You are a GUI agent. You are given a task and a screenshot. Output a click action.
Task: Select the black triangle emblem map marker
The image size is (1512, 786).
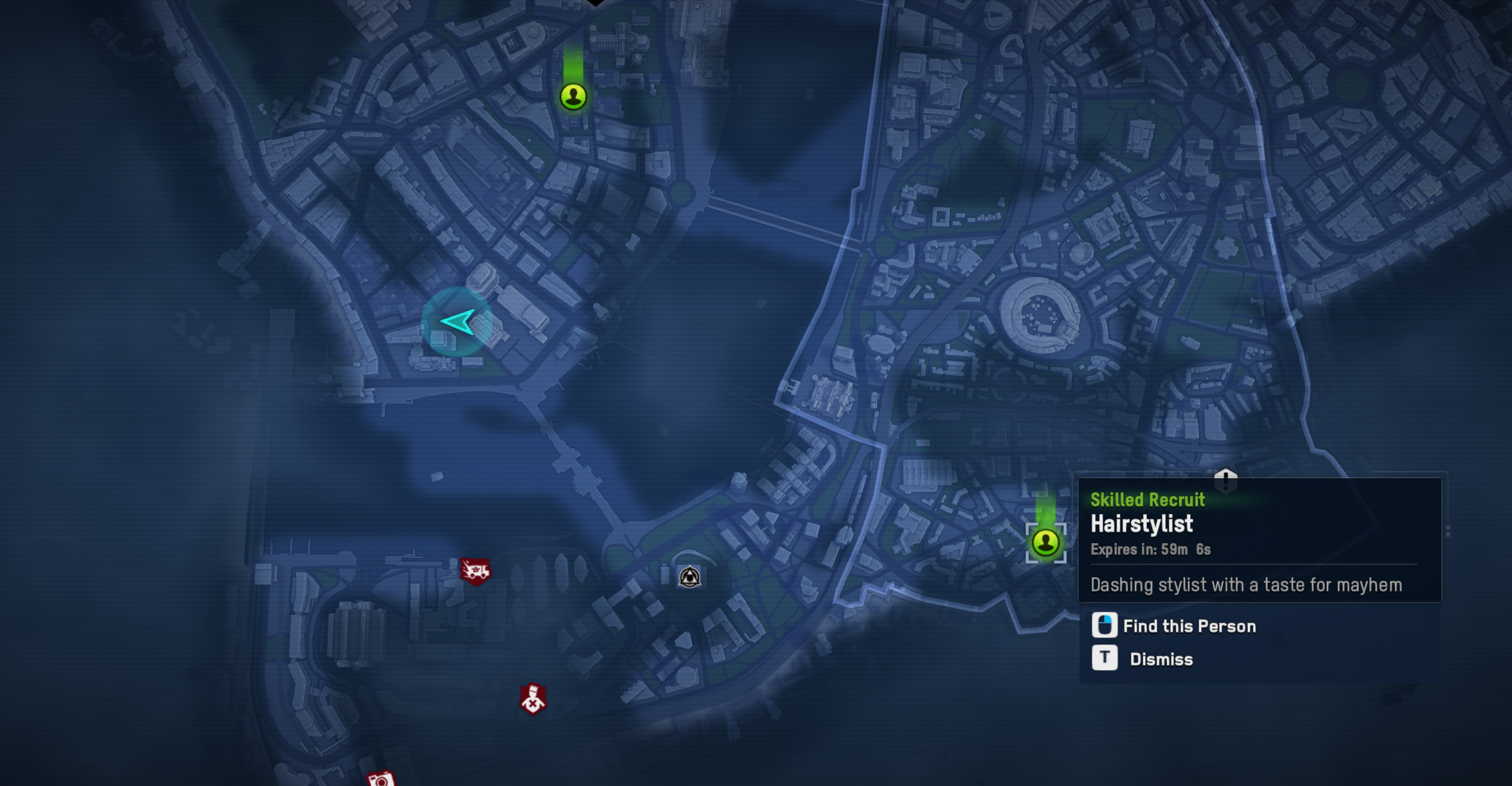click(689, 577)
